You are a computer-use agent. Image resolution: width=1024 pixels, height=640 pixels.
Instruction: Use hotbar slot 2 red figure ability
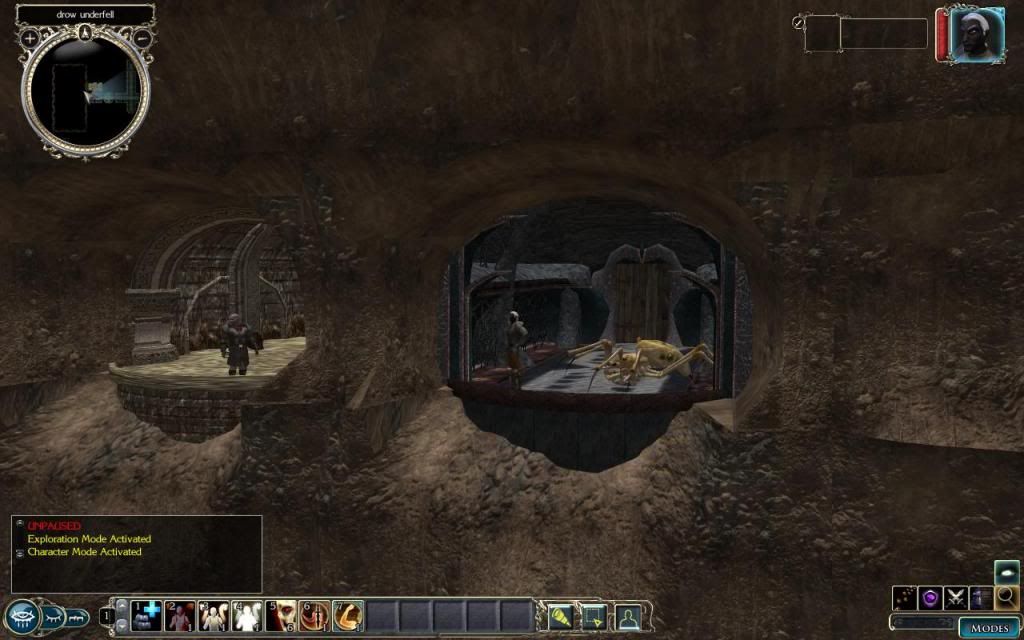pos(181,615)
